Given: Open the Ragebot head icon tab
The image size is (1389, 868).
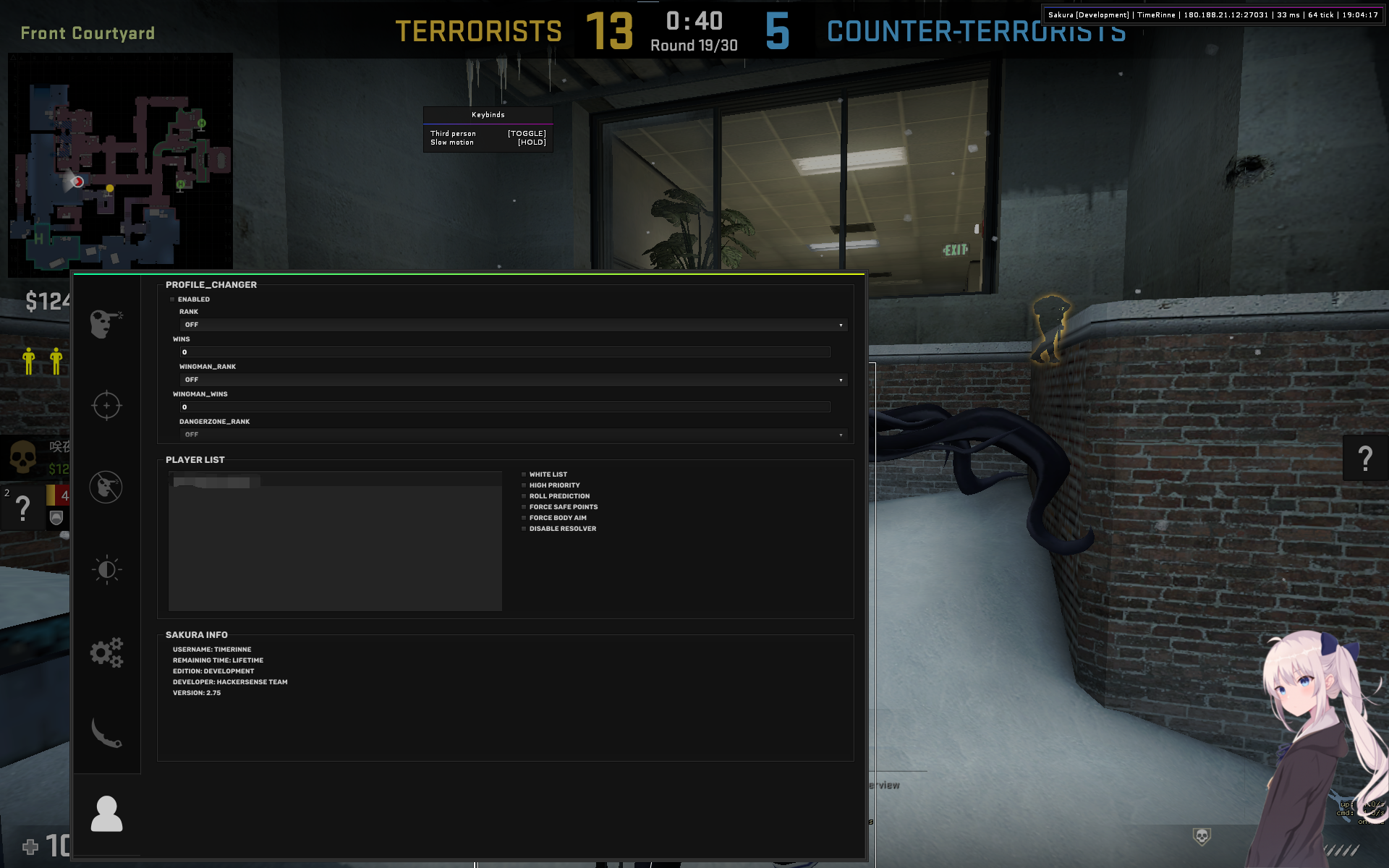Looking at the screenshot, I should 106,325.
